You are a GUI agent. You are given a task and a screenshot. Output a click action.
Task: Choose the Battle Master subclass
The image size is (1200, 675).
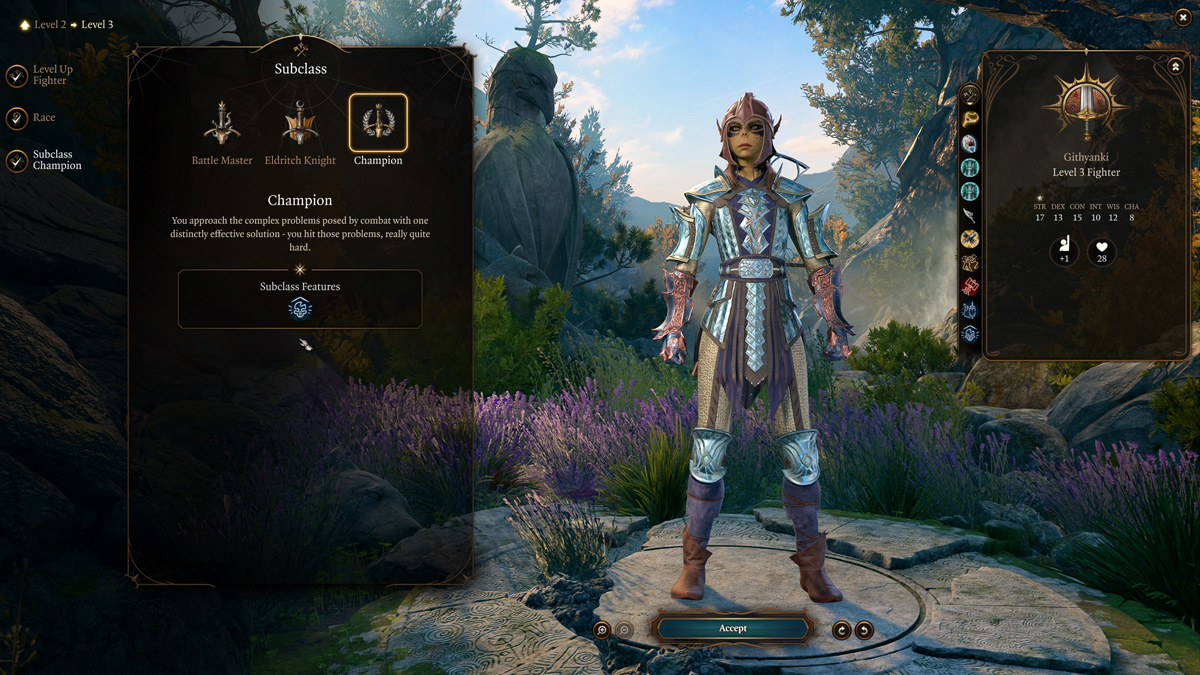(222, 123)
